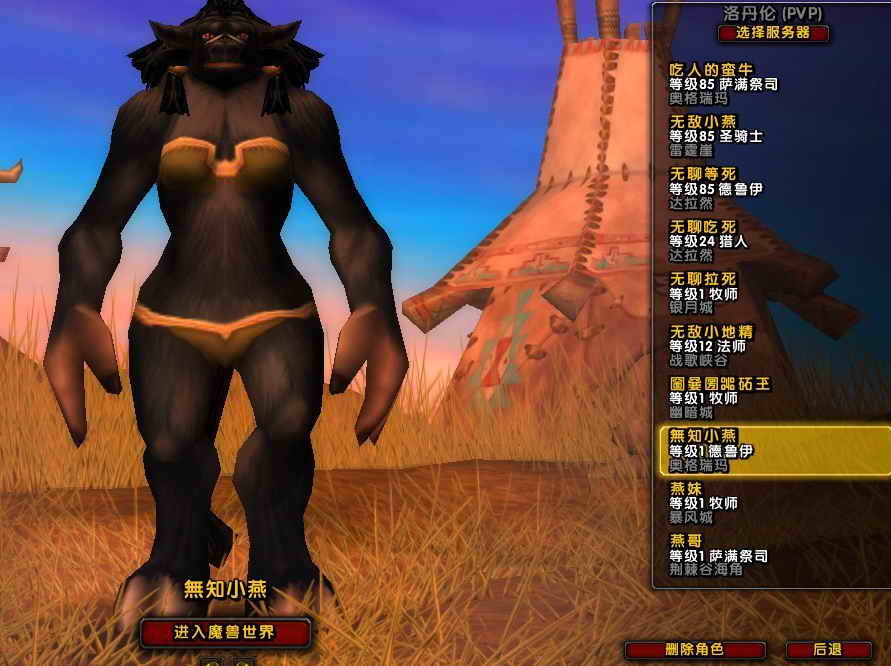The width and height of the screenshot is (891, 666).
Task: Choose the level 85 paladin 无敌小燕
Action: point(760,136)
